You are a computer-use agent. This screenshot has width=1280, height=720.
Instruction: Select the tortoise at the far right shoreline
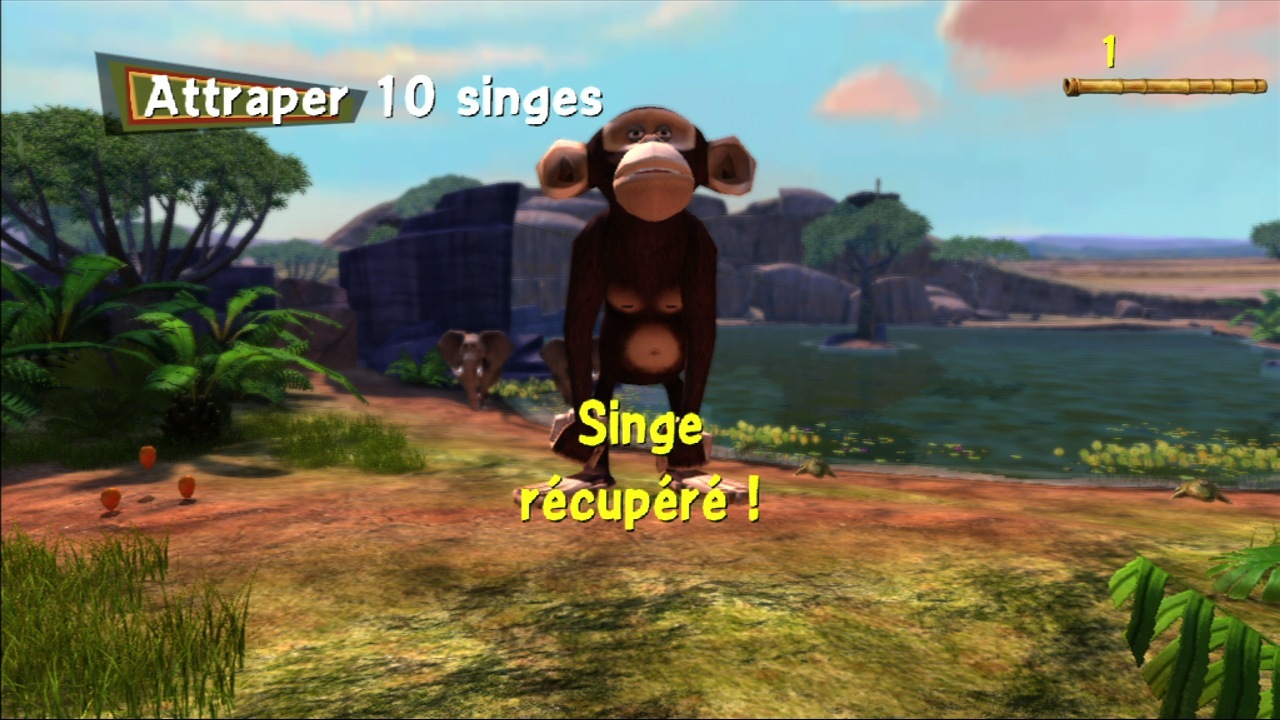[1200, 491]
